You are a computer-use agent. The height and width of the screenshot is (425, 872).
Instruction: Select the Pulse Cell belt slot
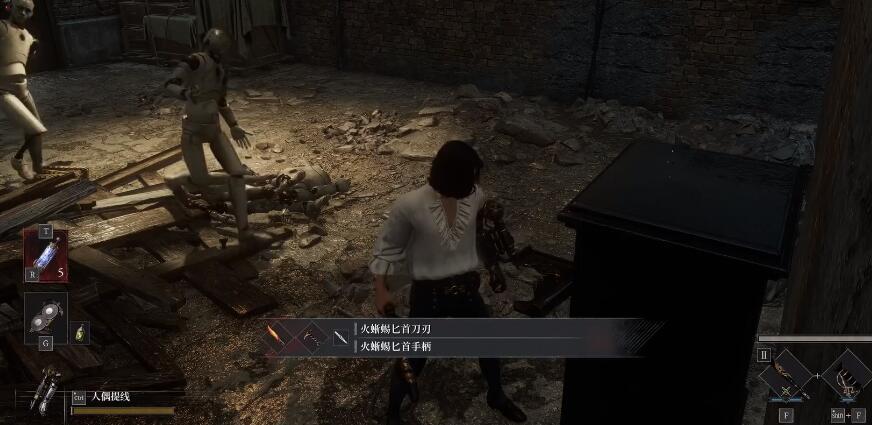point(45,257)
